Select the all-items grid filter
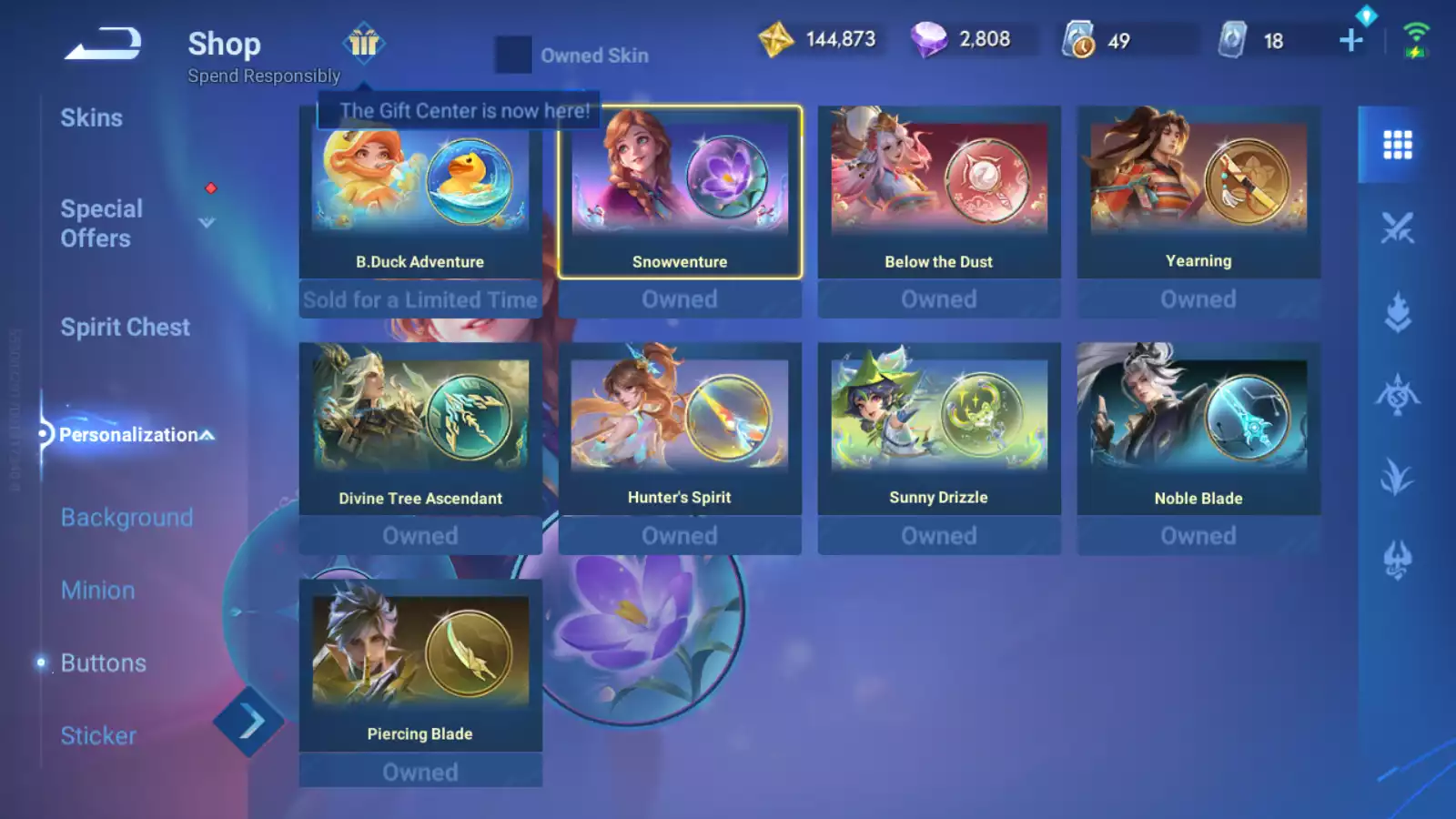The width and height of the screenshot is (1456, 819). pos(1397,145)
